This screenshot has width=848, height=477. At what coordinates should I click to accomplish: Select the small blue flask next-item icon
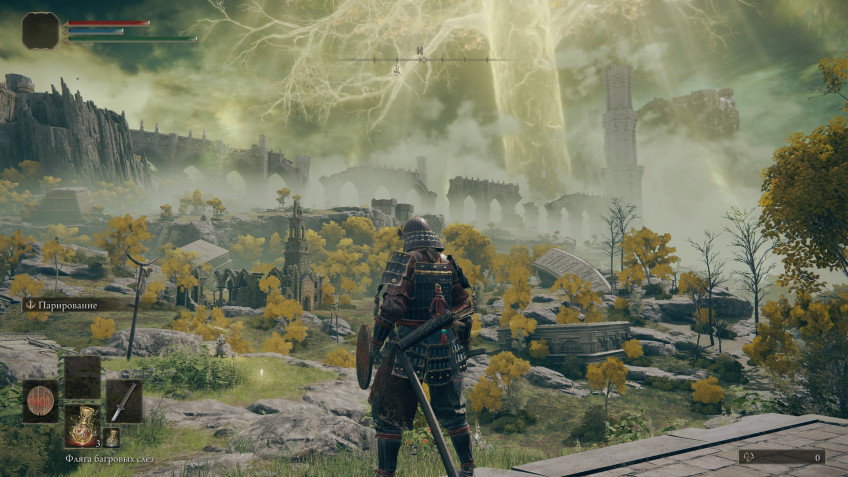click(111, 437)
